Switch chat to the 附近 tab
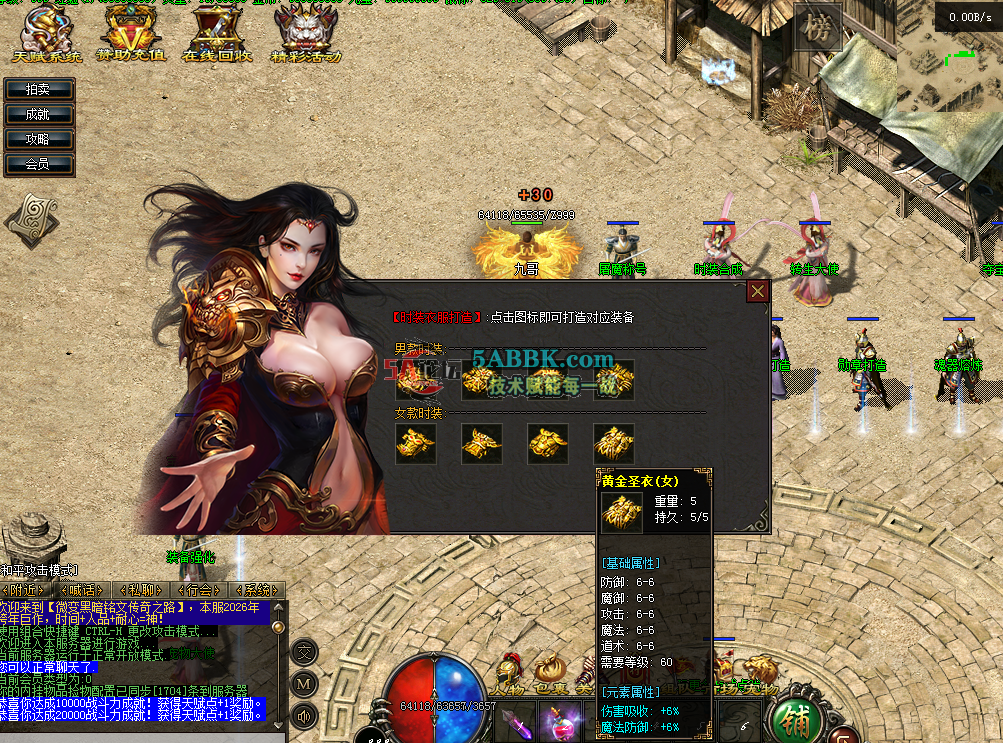 pos(24,590)
